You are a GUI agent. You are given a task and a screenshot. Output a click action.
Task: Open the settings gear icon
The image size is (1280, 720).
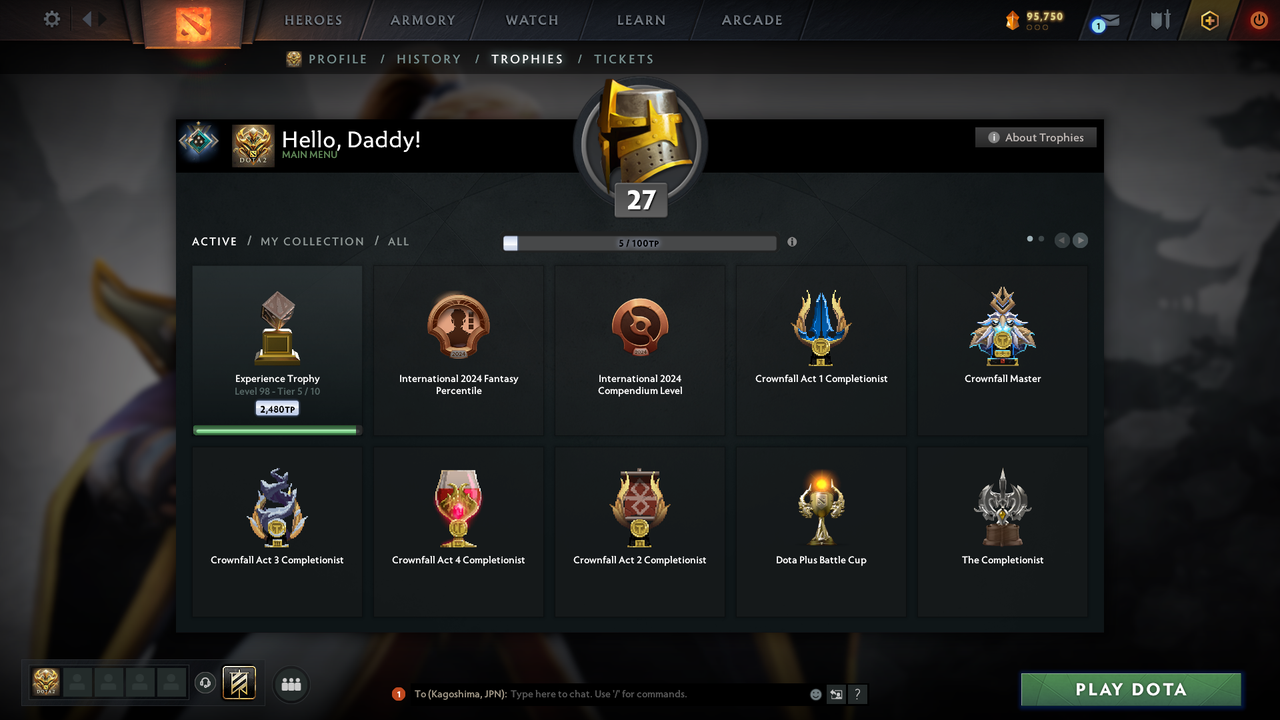[52, 19]
